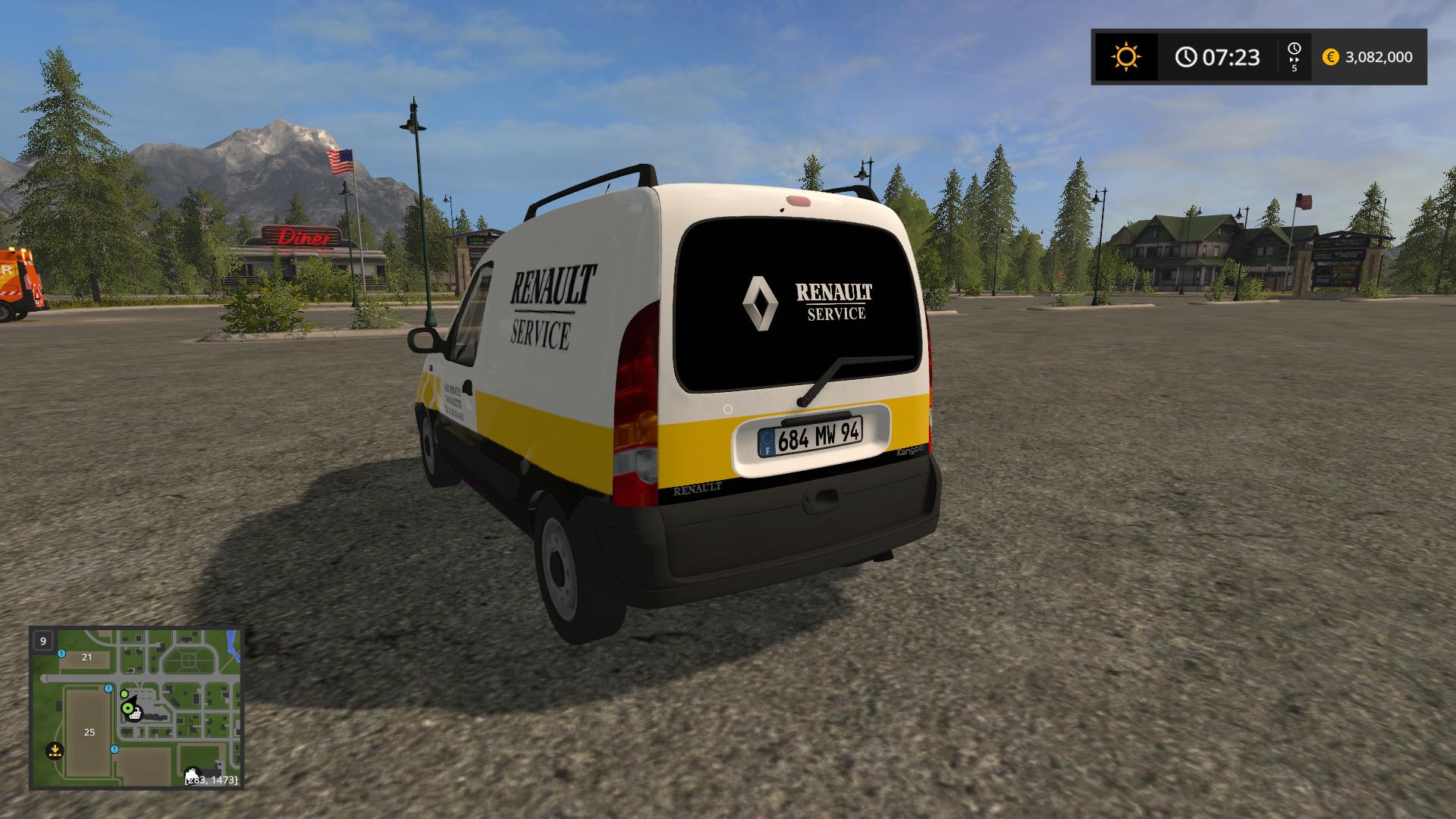This screenshot has height=819, width=1456.
Task: Choose field 21 on the minimap
Action: tap(86, 657)
